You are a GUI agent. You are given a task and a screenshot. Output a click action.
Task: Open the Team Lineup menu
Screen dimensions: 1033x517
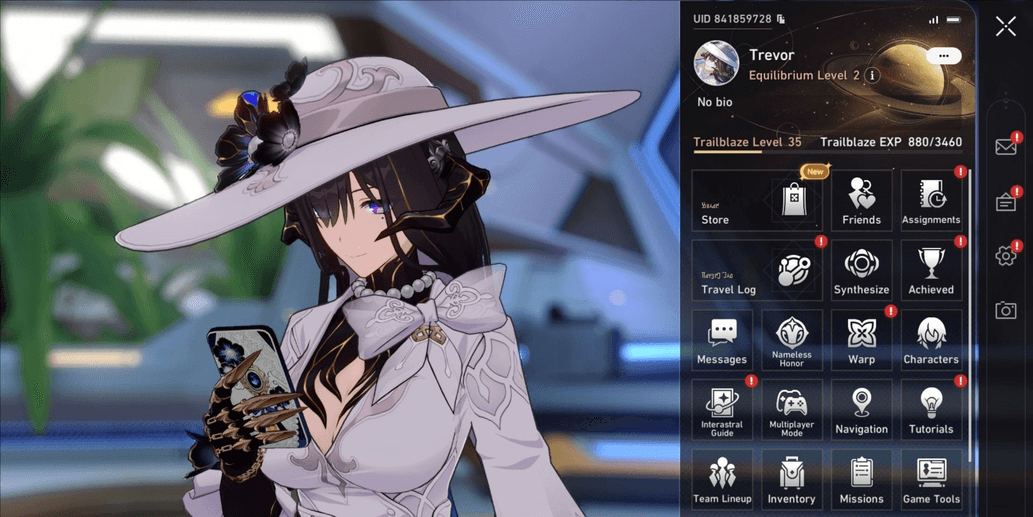click(722, 480)
